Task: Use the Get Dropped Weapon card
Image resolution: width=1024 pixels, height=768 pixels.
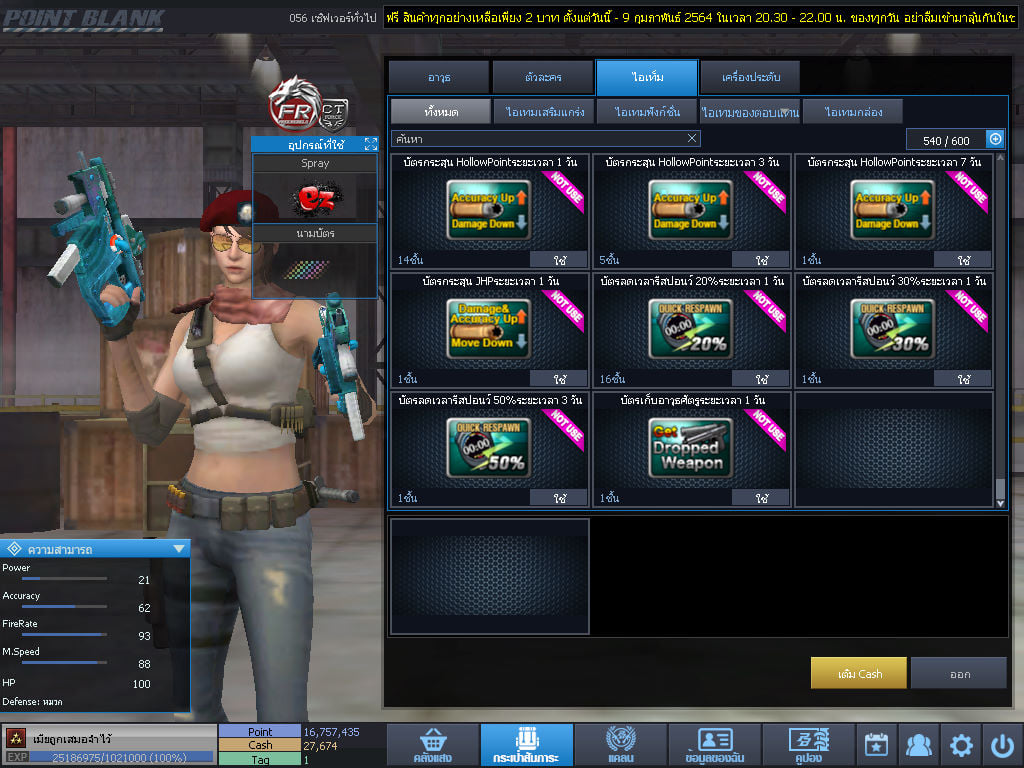Action: pyautogui.click(x=762, y=497)
